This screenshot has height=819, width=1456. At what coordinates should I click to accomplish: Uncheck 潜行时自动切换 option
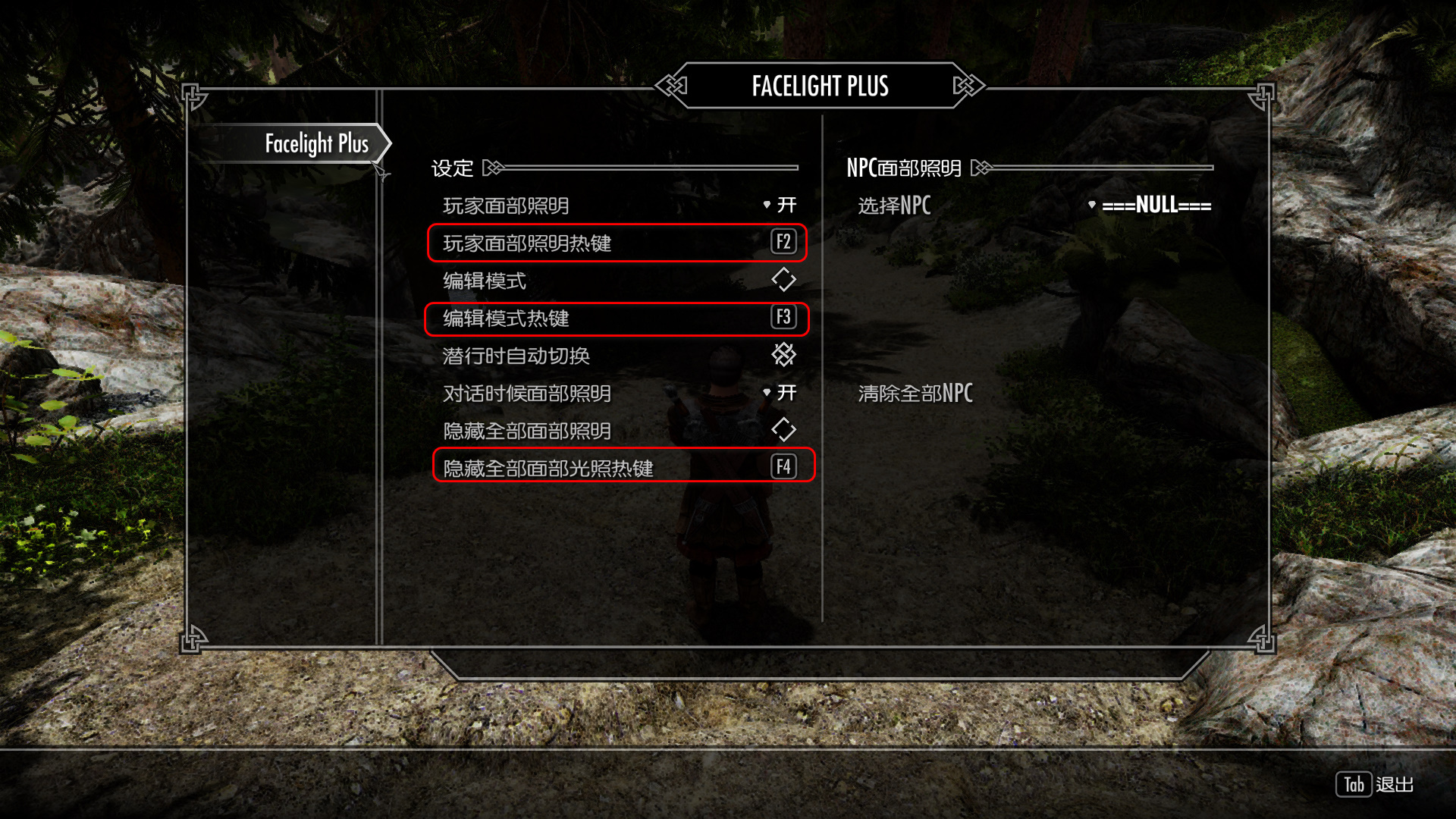click(783, 355)
